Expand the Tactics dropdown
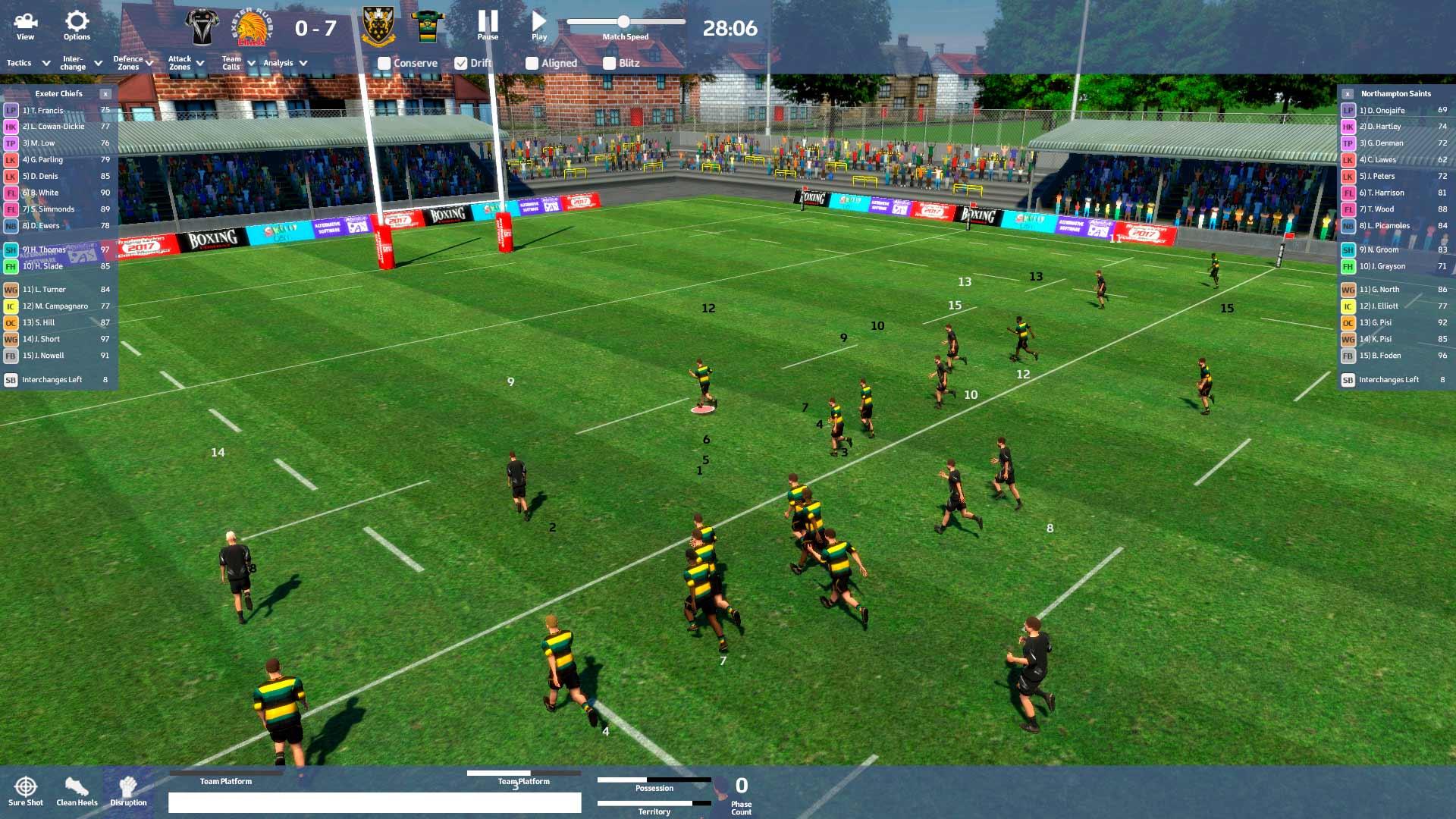 (x=28, y=63)
